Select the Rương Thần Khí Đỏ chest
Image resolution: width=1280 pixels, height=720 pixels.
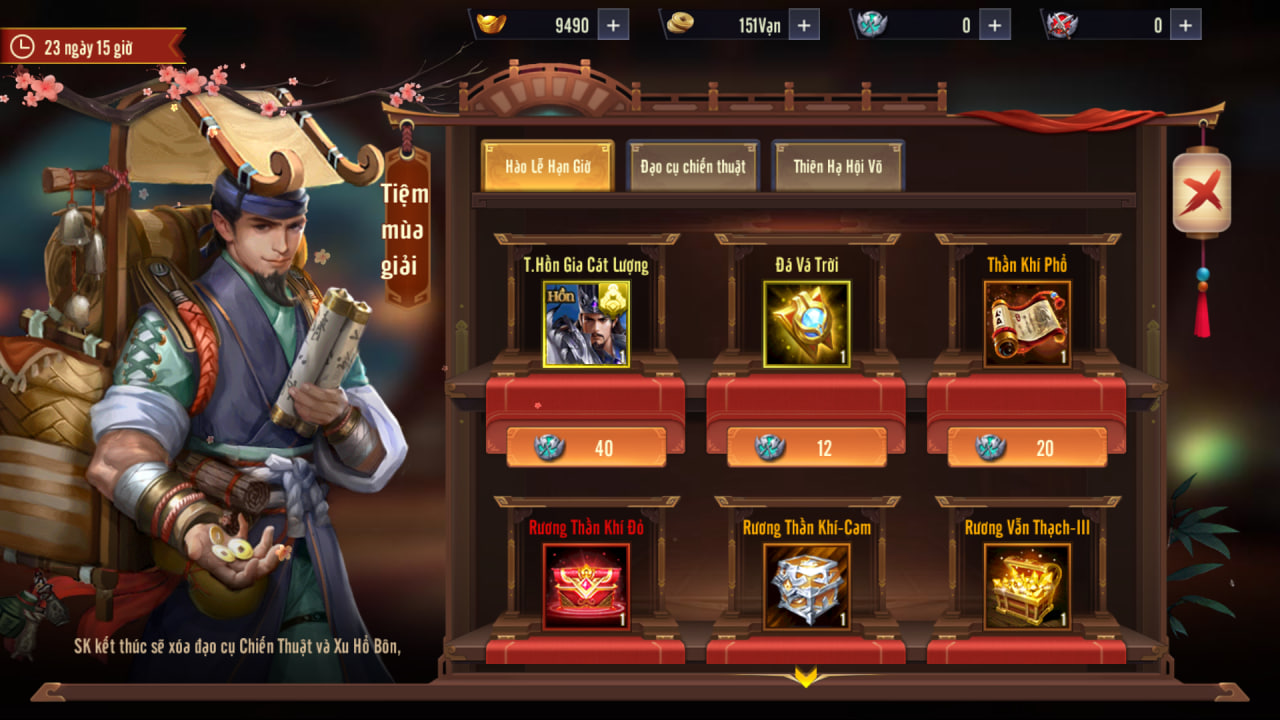coord(586,587)
